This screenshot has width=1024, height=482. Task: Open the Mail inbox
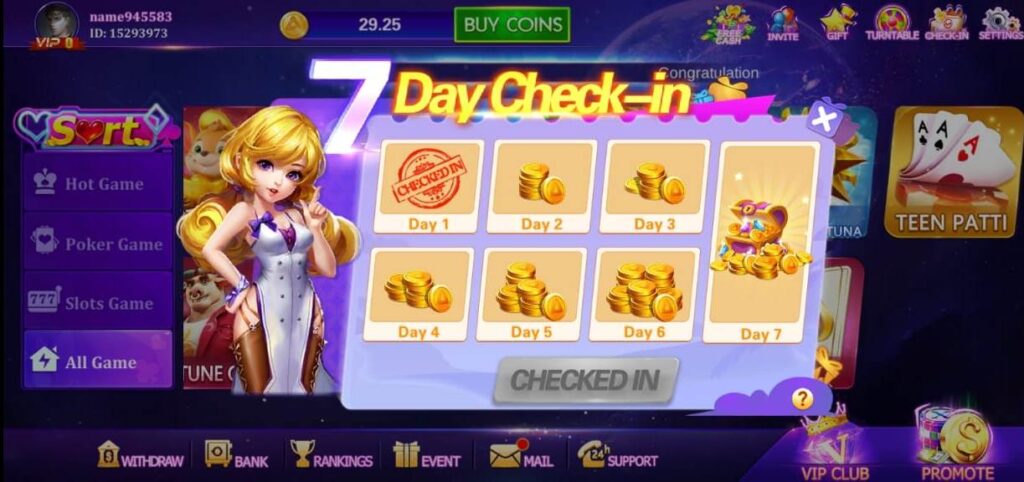point(522,458)
